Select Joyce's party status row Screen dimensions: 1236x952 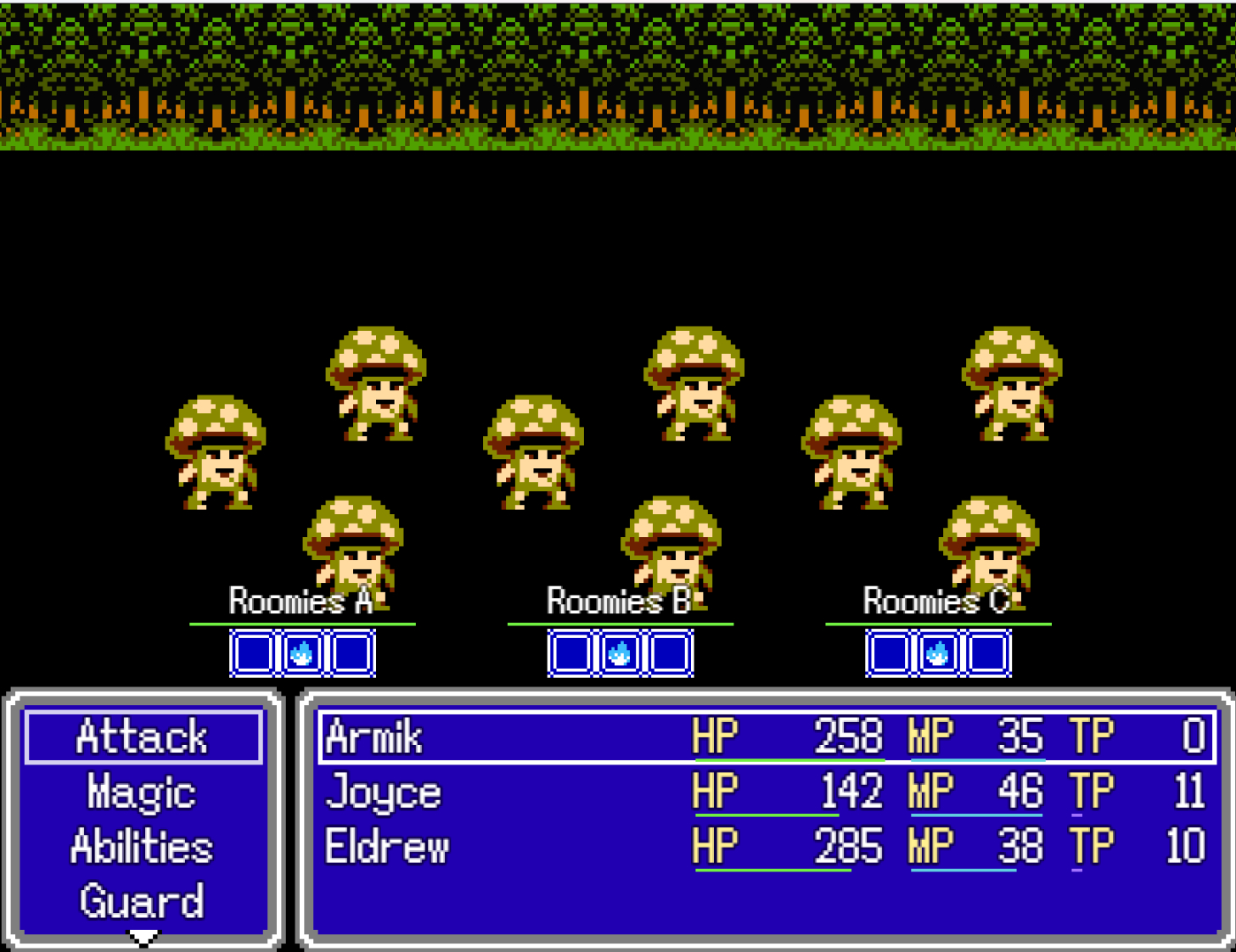click(767, 792)
